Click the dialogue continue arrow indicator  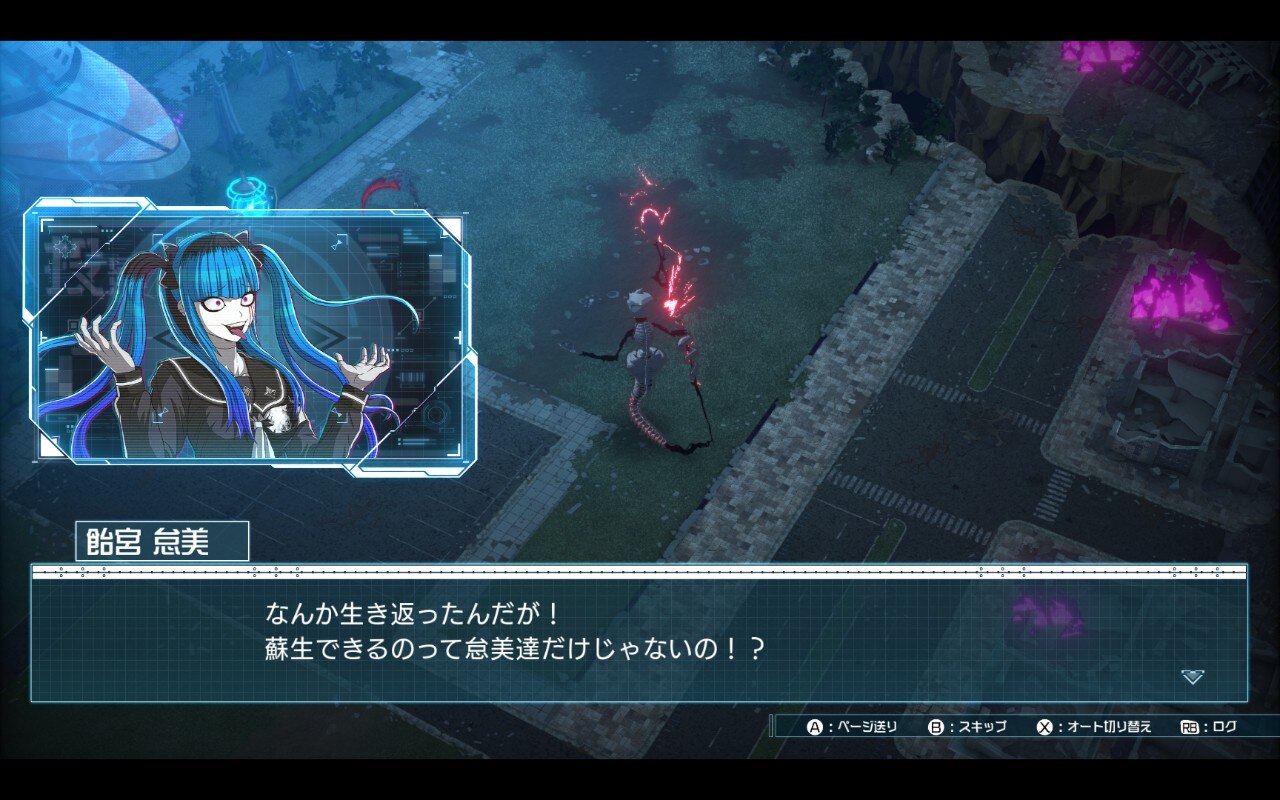1192,677
